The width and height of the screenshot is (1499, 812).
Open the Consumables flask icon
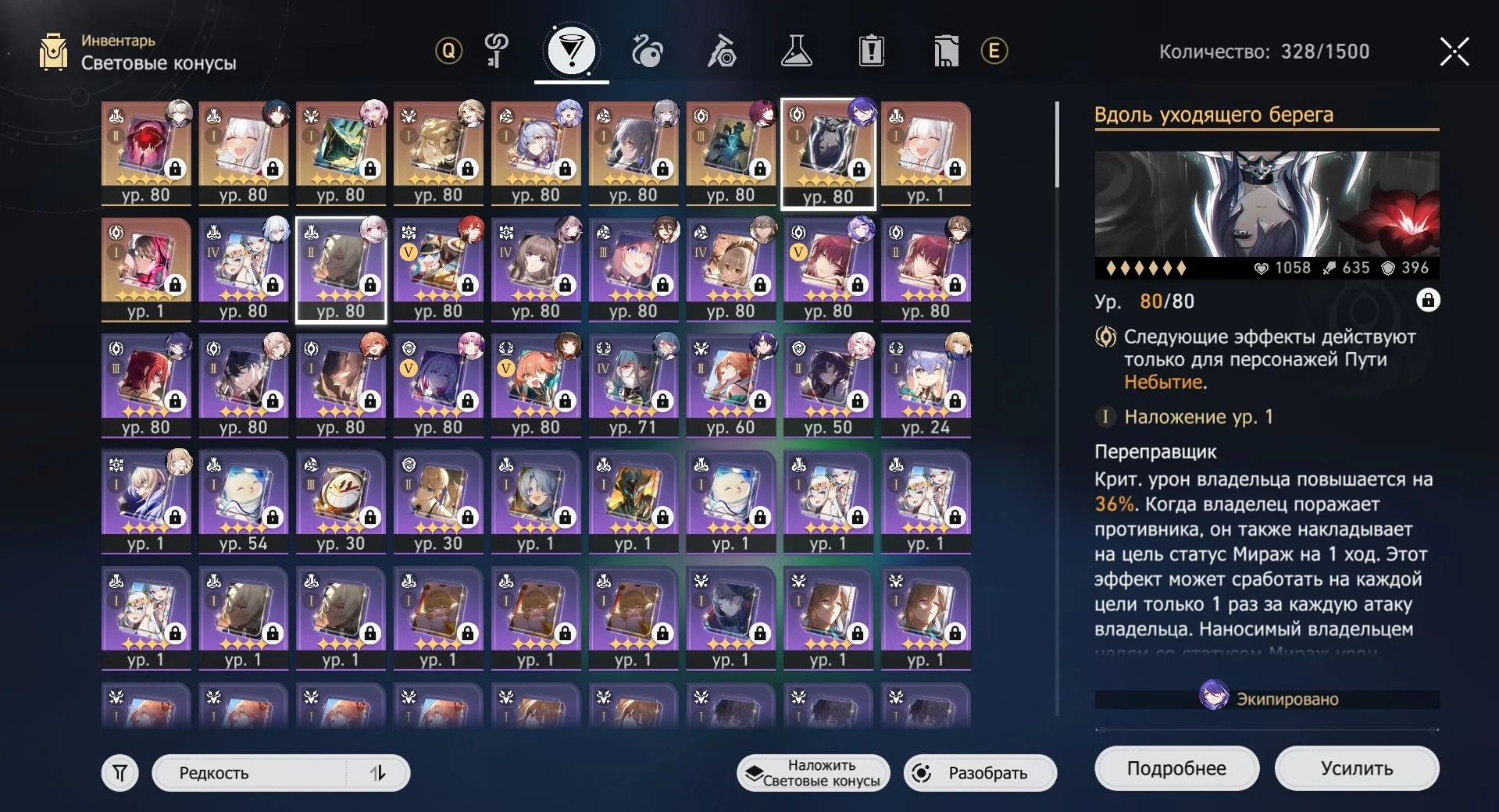tap(798, 51)
